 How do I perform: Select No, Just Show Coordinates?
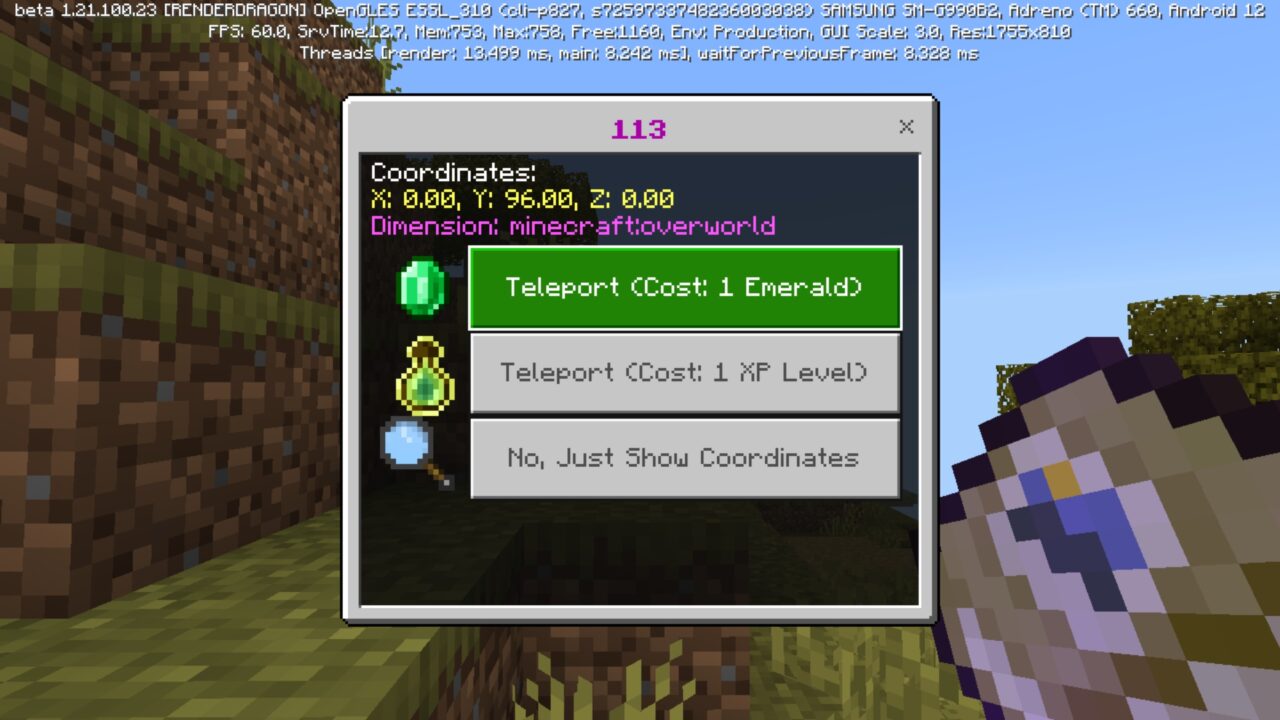click(x=685, y=458)
